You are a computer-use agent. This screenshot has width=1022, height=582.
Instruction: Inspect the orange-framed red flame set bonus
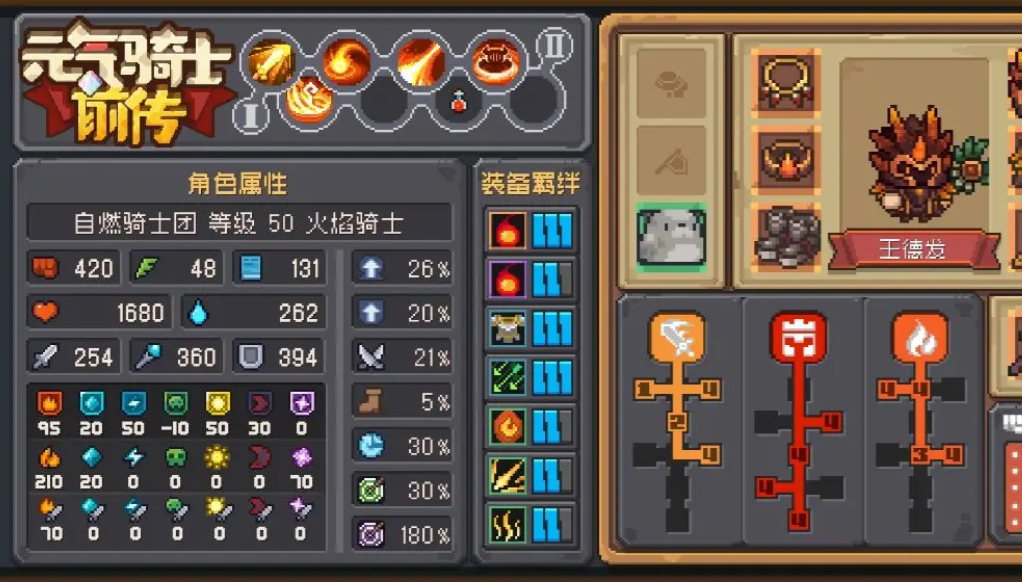click(x=508, y=230)
